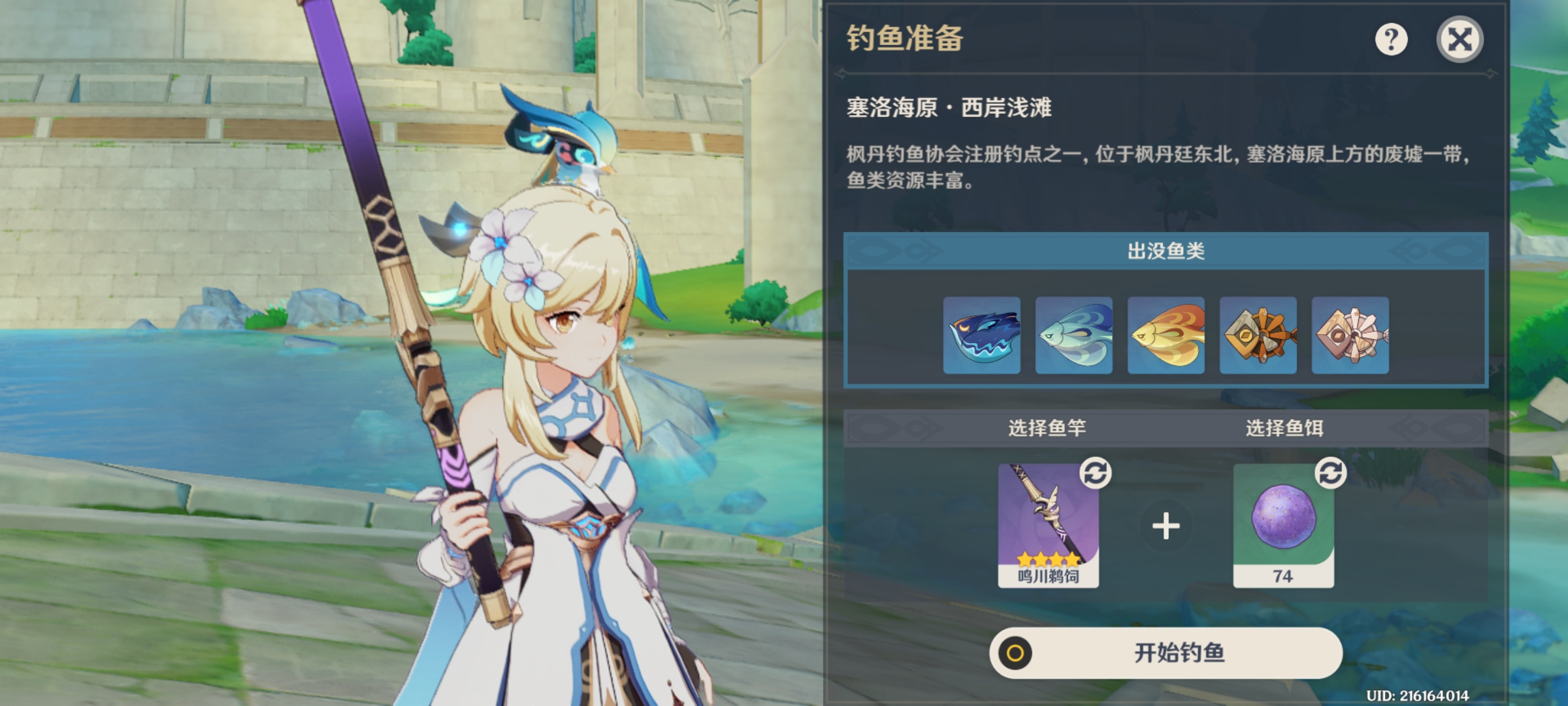Close the fishing preparation panel
The height and width of the screenshot is (706, 1568).
point(1460,40)
